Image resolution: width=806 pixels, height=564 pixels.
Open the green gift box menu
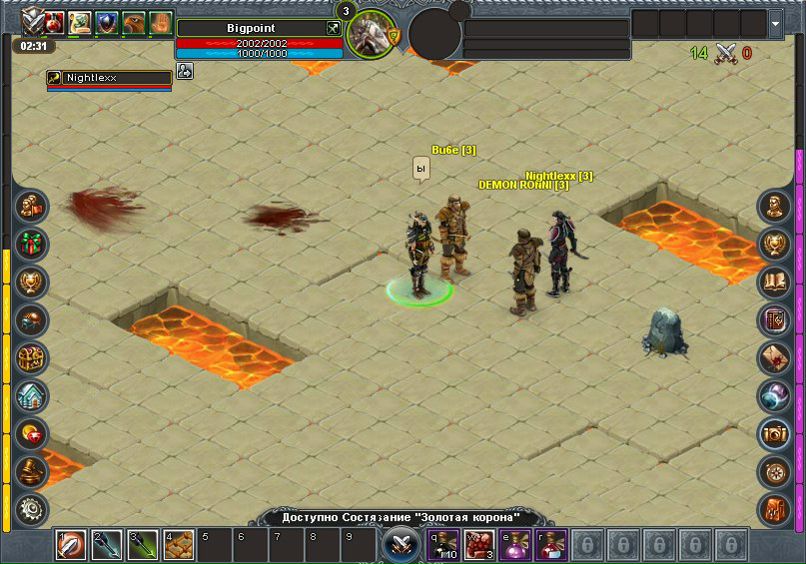[32, 245]
